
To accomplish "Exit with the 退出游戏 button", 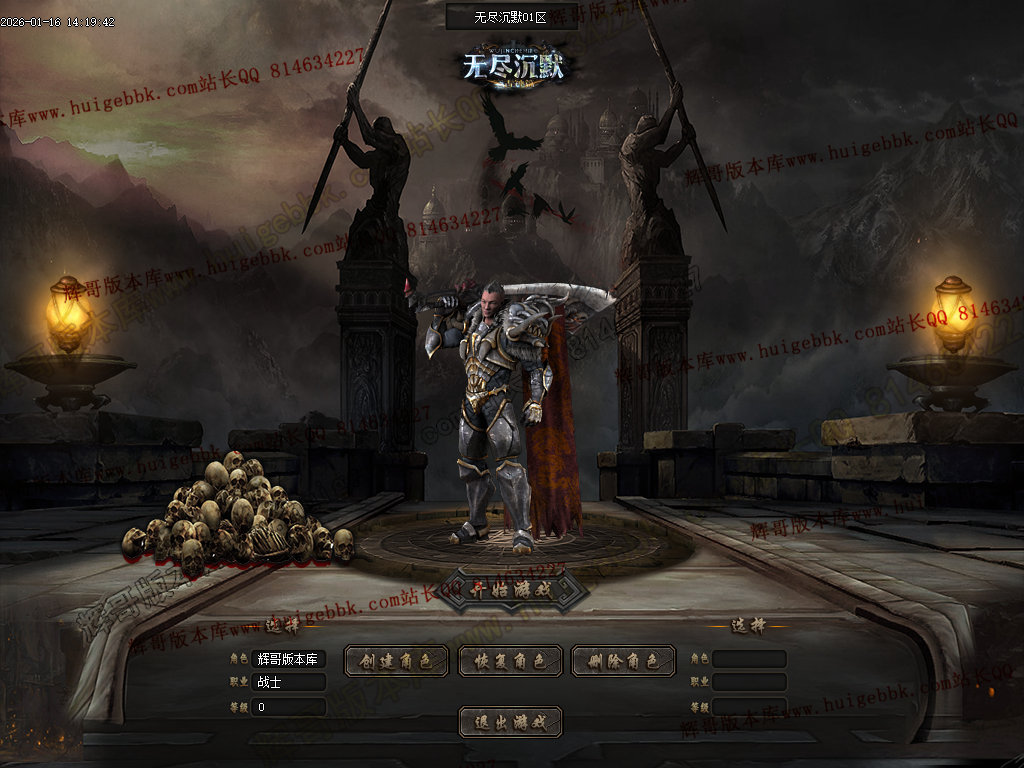I will (x=510, y=722).
